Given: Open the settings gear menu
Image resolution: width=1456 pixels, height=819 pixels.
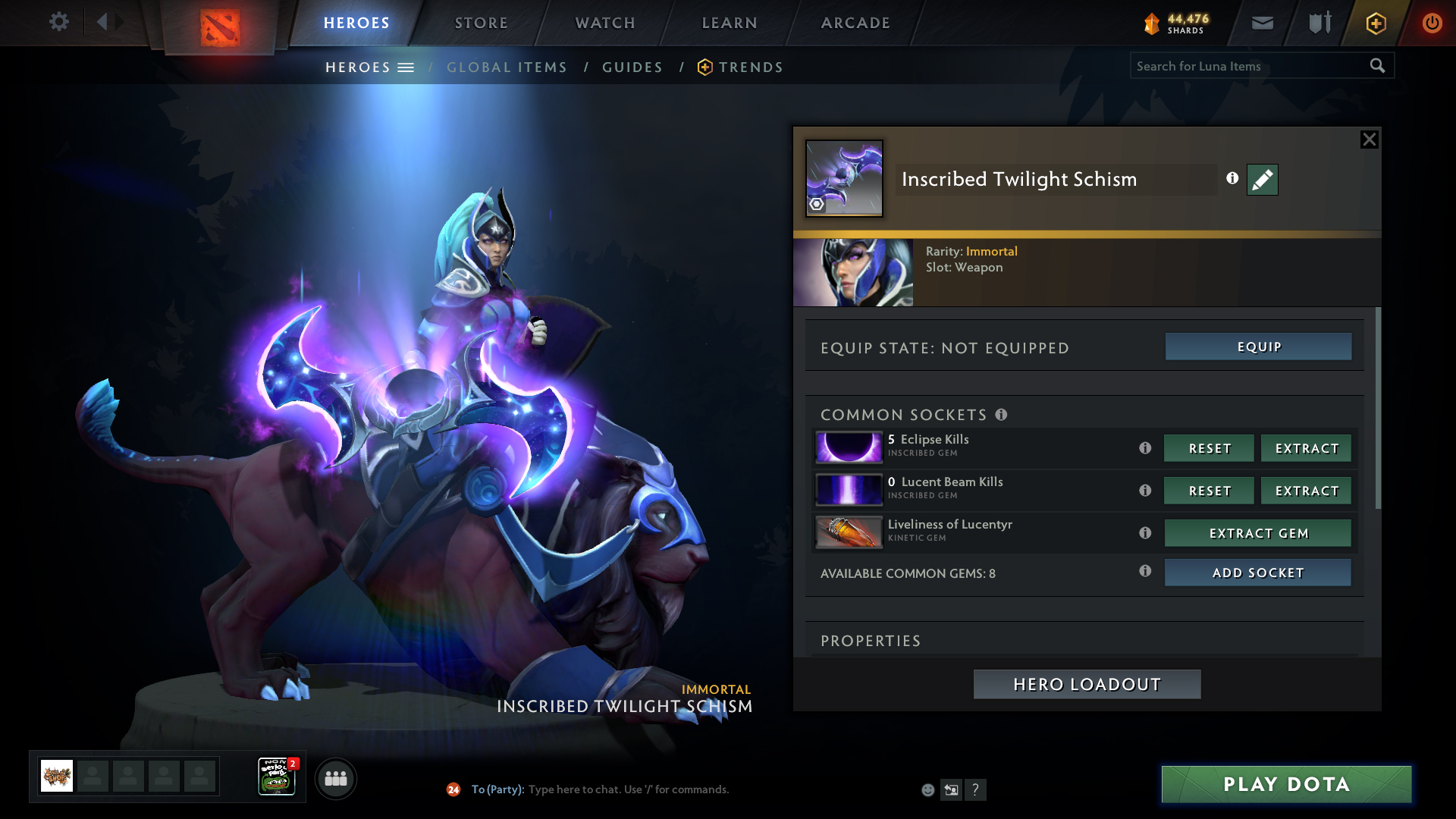Looking at the screenshot, I should click(x=58, y=22).
